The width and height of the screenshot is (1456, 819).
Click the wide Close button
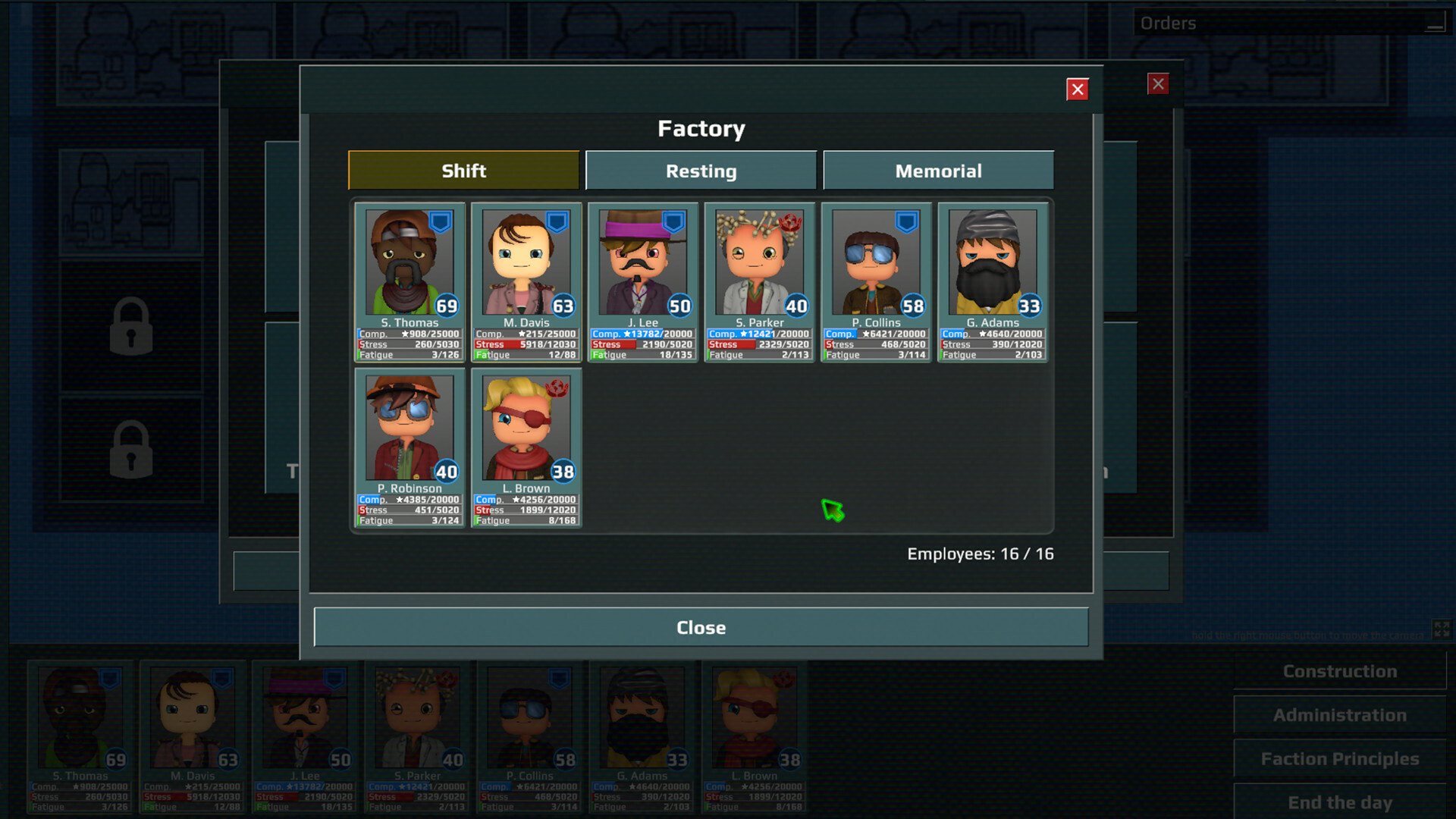[x=701, y=627]
